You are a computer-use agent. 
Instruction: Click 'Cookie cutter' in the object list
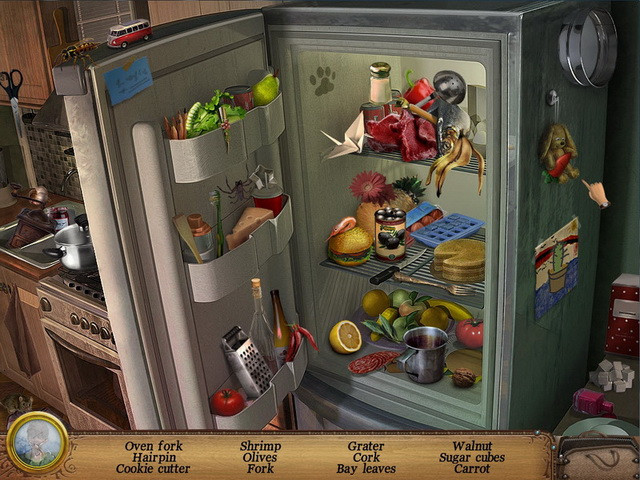(x=151, y=469)
